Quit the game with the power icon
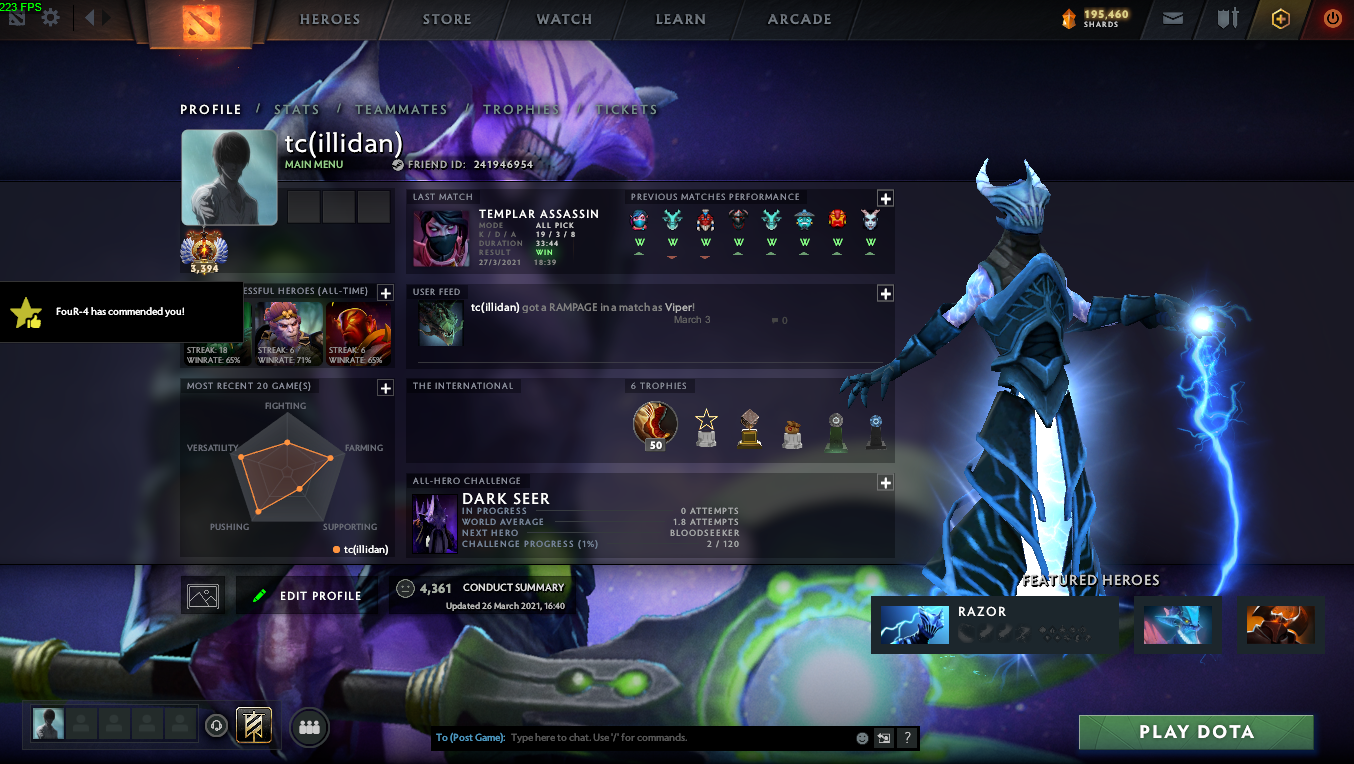This screenshot has height=764, width=1354. pyautogui.click(x=1332, y=18)
